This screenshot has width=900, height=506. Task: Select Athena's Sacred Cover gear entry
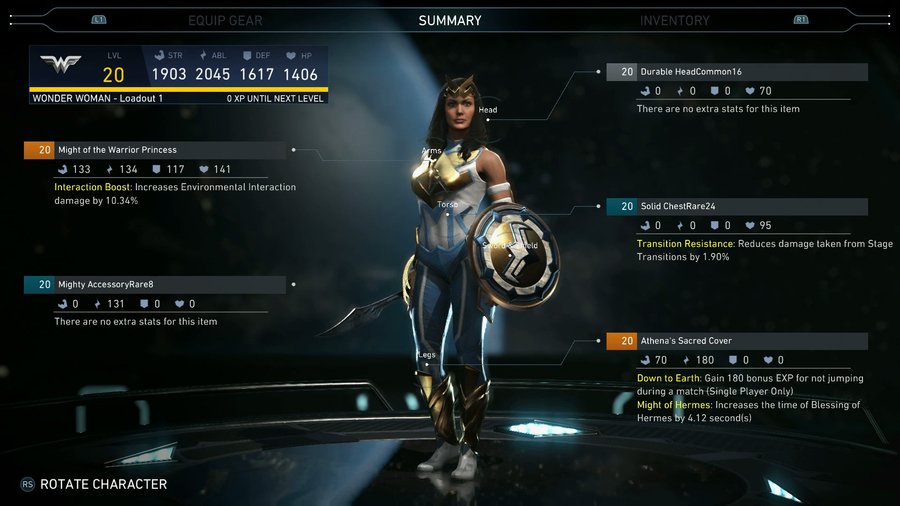click(737, 341)
